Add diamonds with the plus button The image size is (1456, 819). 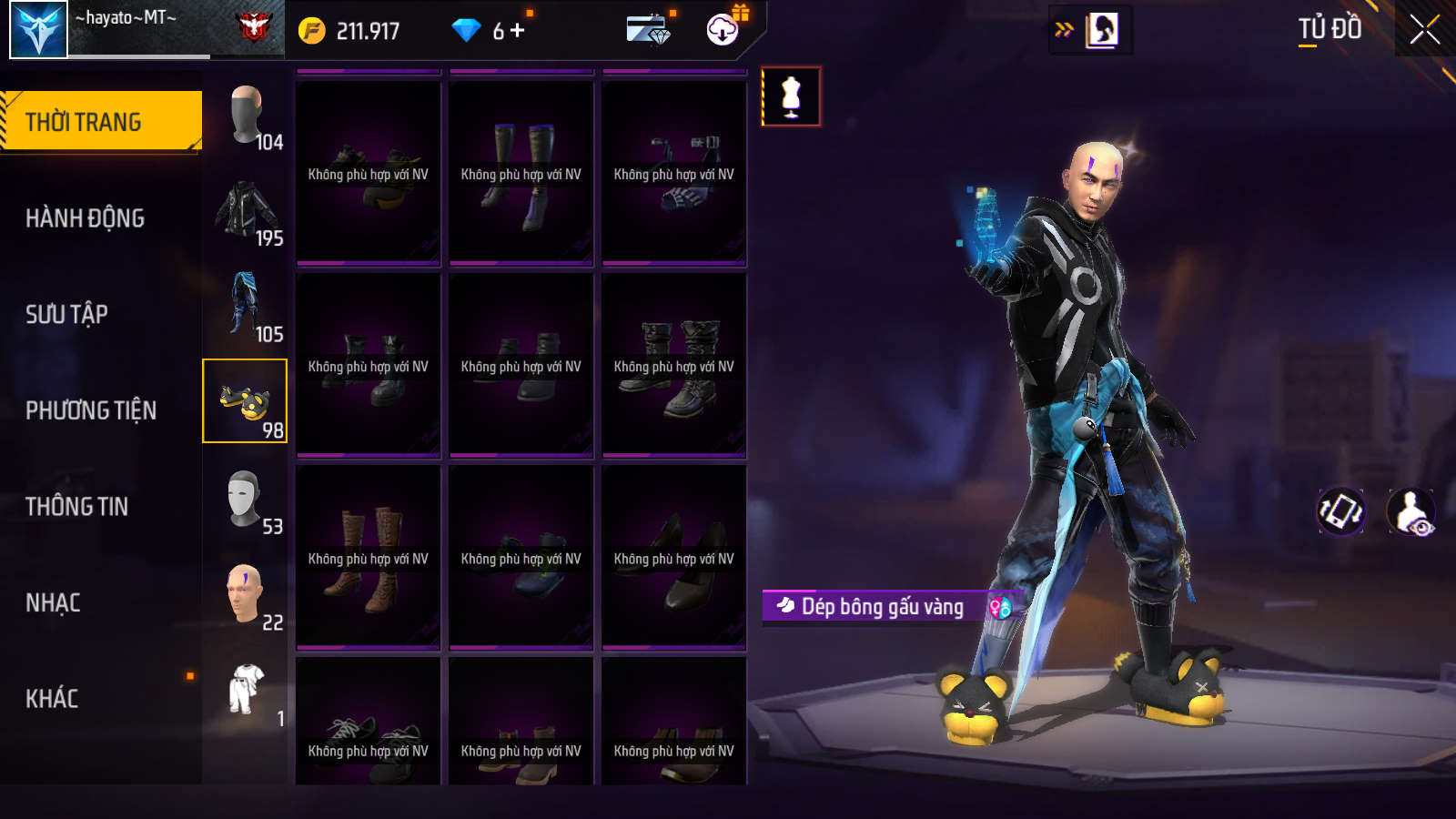[x=518, y=30]
